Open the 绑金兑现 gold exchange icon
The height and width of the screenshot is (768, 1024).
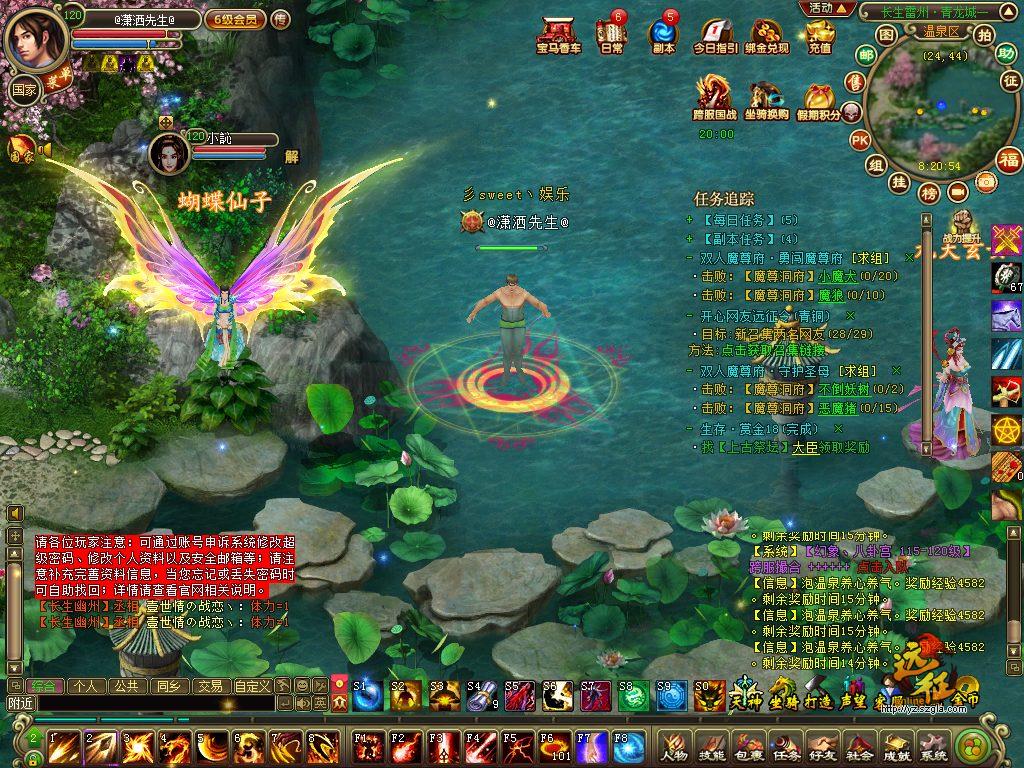tap(767, 34)
